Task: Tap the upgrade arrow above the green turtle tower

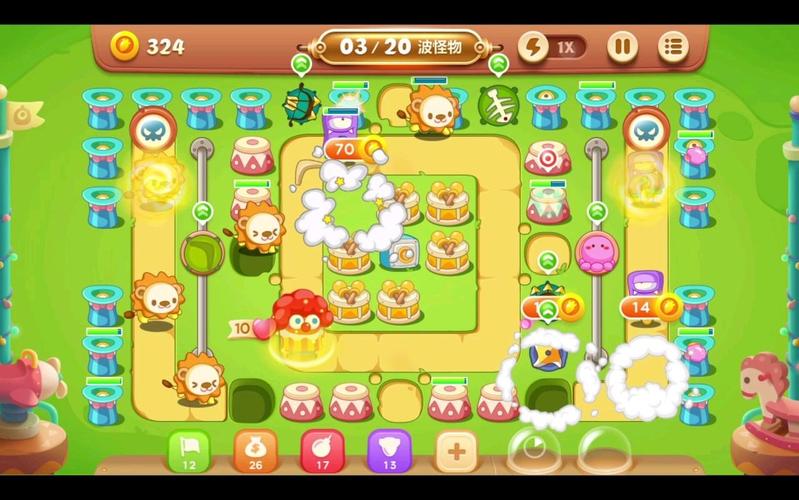Action: click(301, 64)
